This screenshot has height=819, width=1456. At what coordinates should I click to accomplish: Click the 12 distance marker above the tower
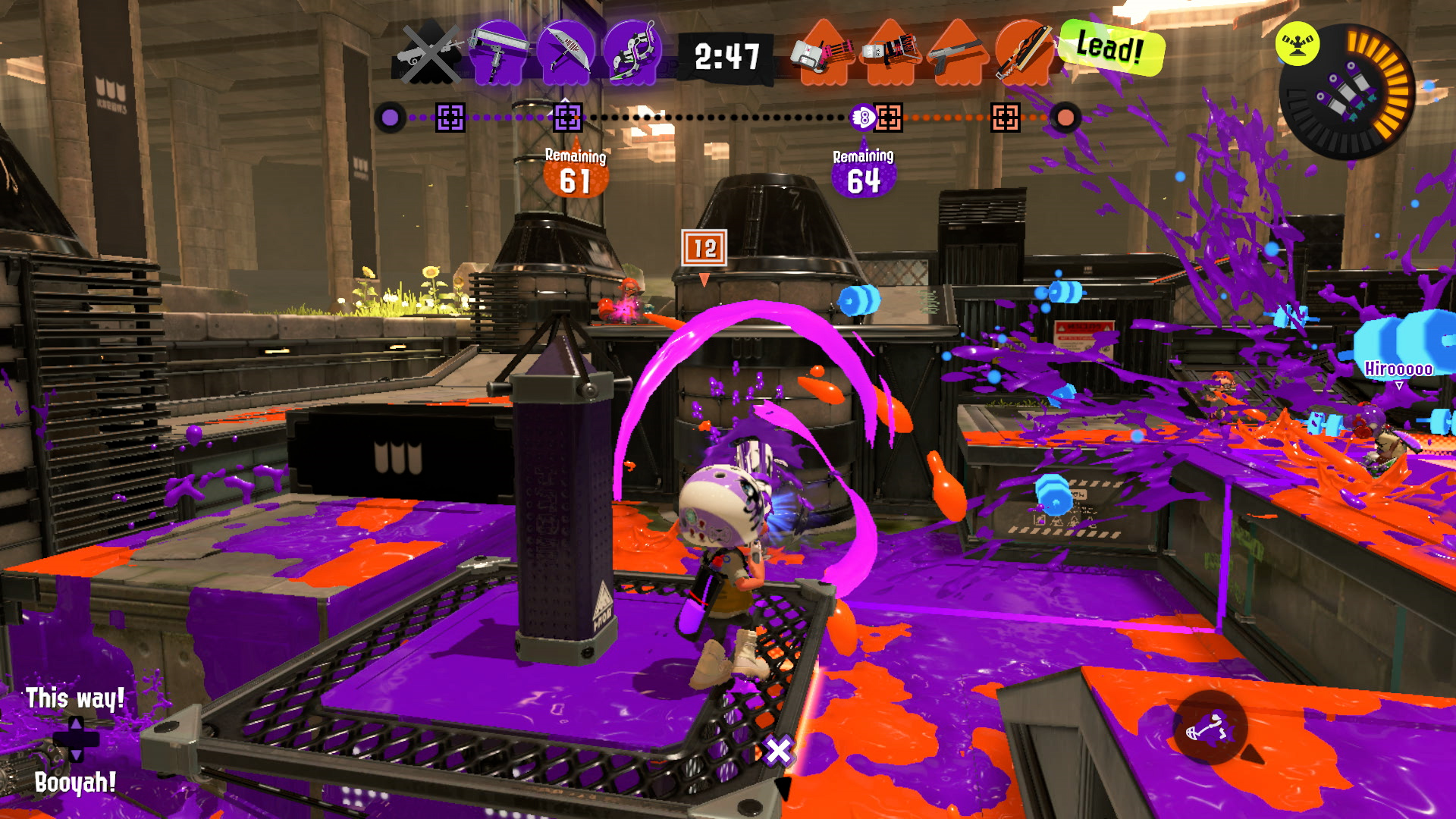click(x=704, y=246)
